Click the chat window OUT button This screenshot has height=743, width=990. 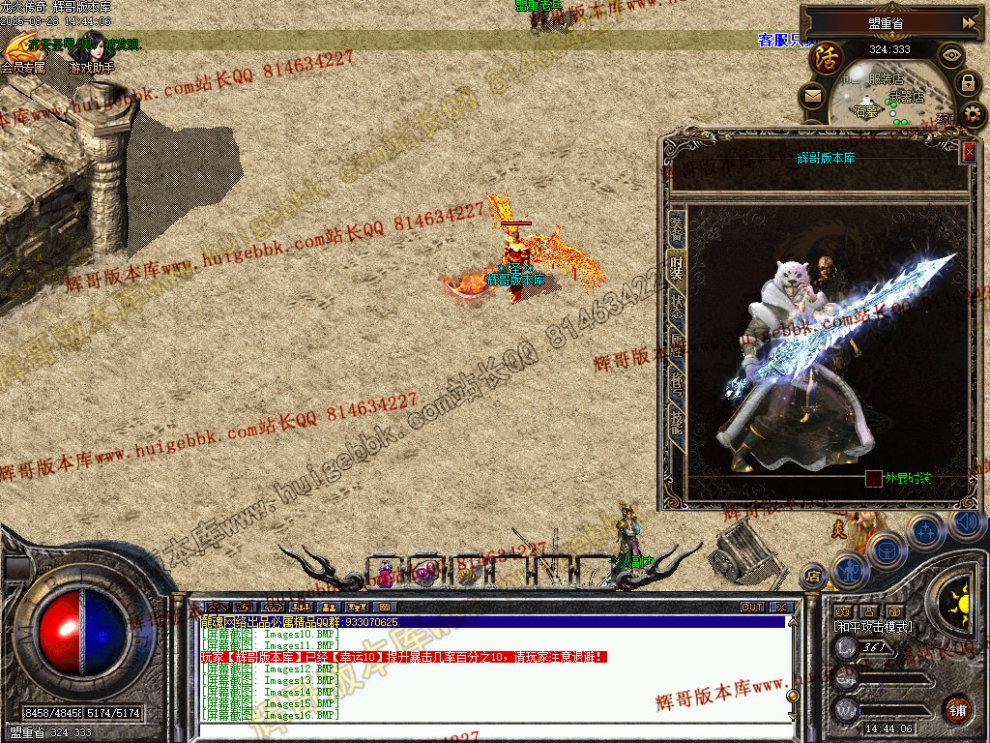tap(752, 607)
